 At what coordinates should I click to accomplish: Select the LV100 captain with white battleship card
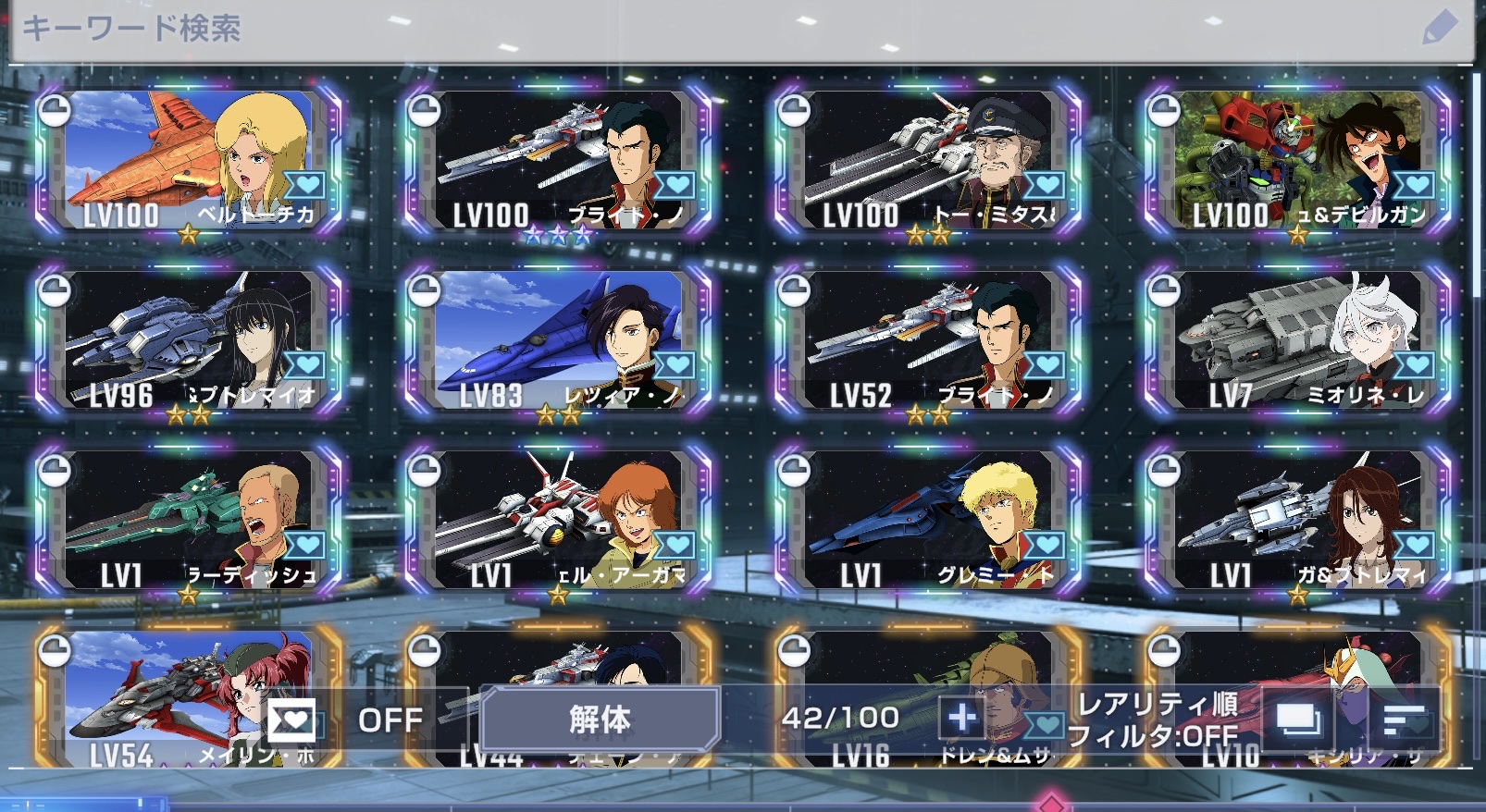coord(929,161)
